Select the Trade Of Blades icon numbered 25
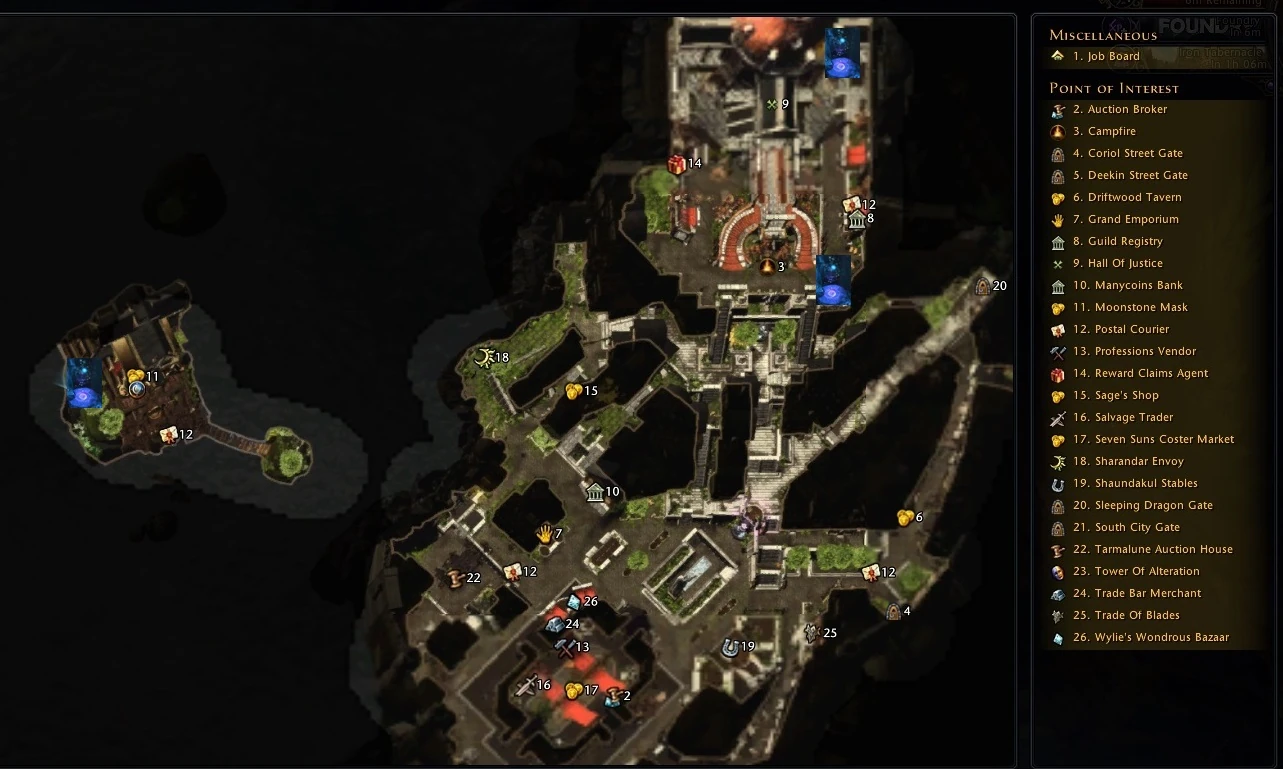The image size is (1283, 769). pyautogui.click(x=810, y=632)
